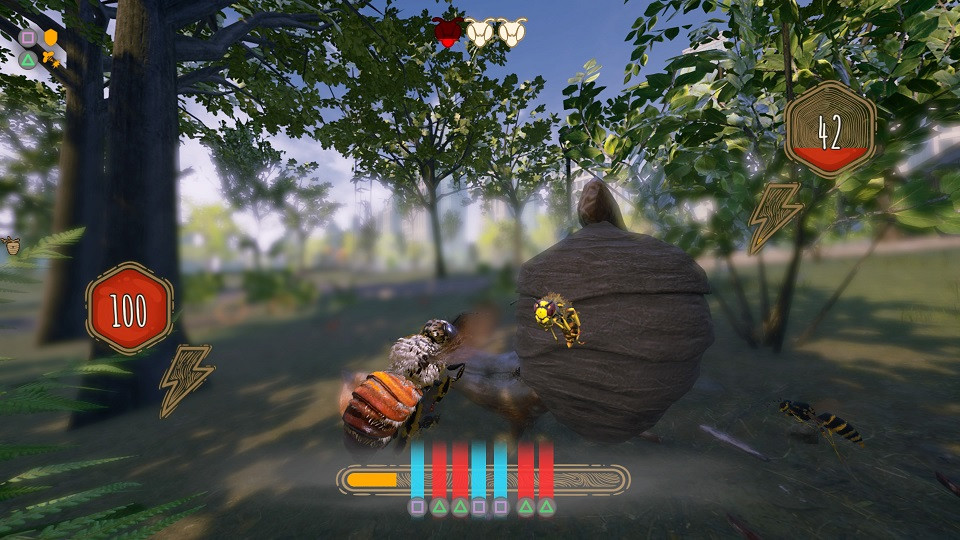The height and width of the screenshot is (540, 960).
Task: Activate the lightning bolt below the 100 badge
Action: point(185,379)
